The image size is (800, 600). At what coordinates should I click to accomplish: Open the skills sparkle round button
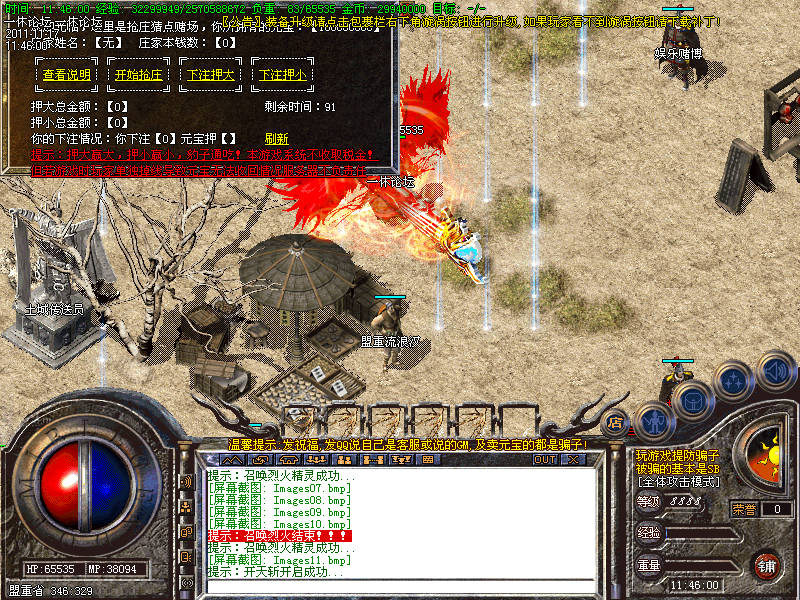[735, 381]
